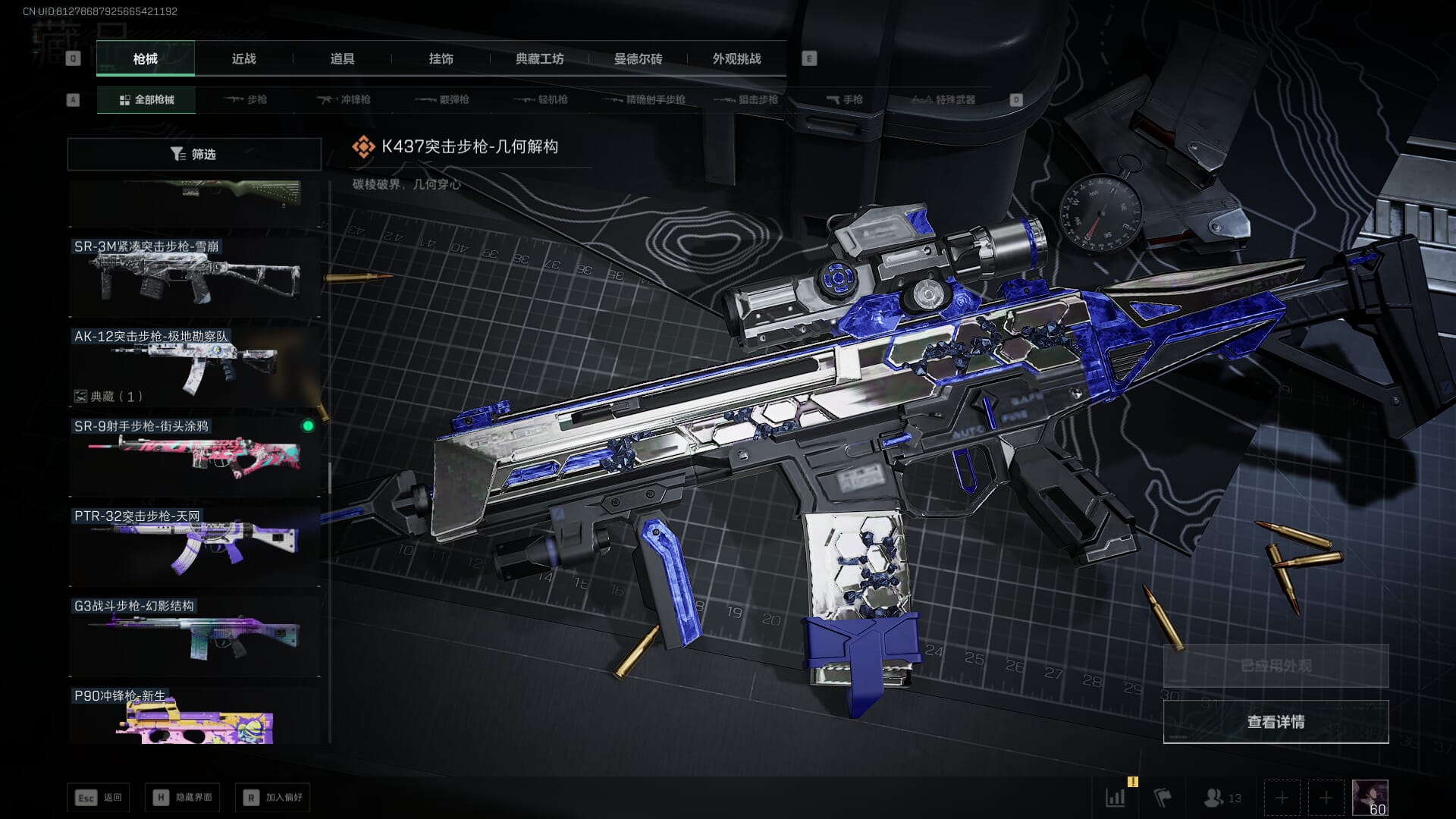
Task: Select the 挂饰 charms tab
Action: pos(441,58)
